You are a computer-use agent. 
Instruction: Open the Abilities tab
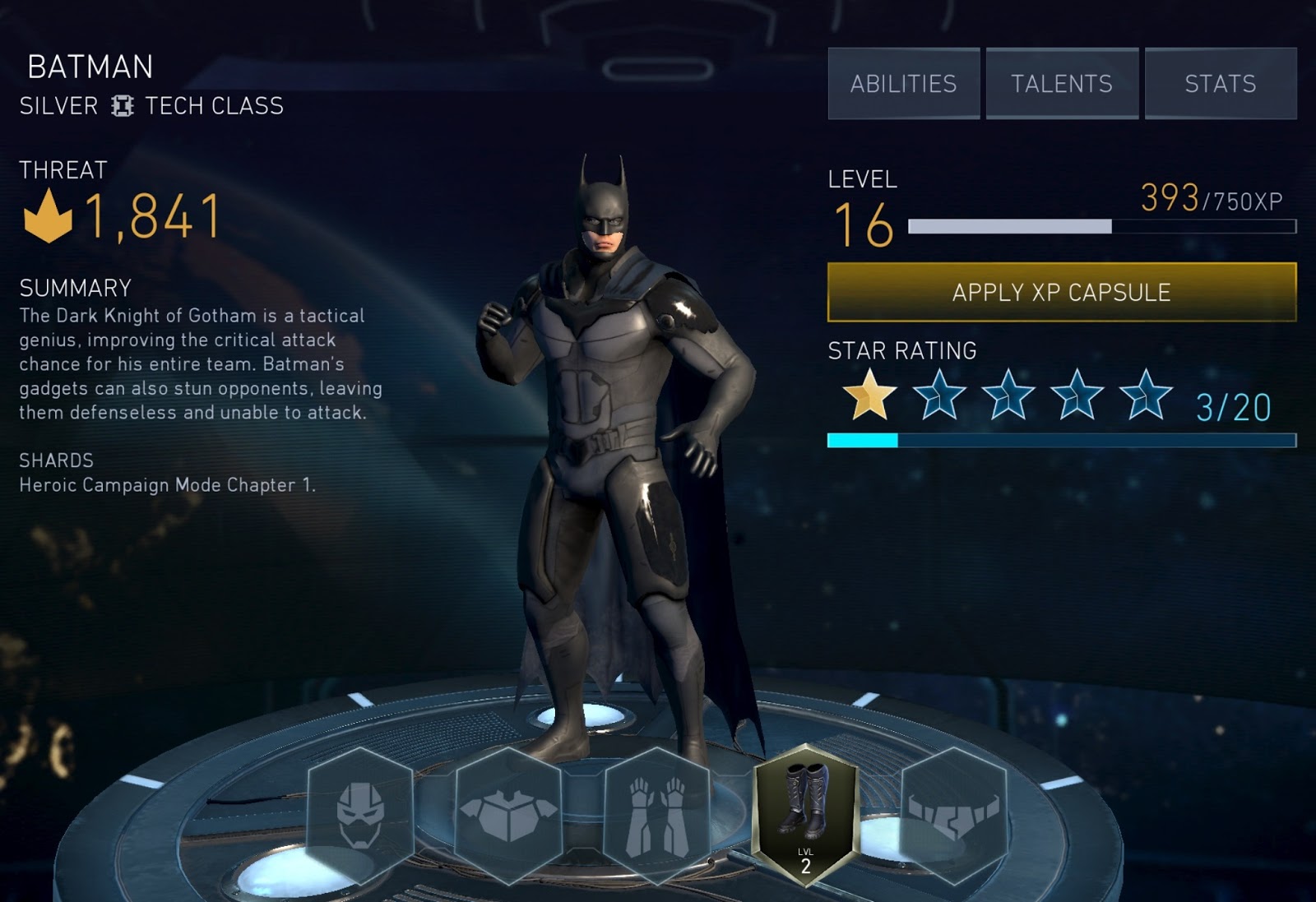(x=903, y=84)
